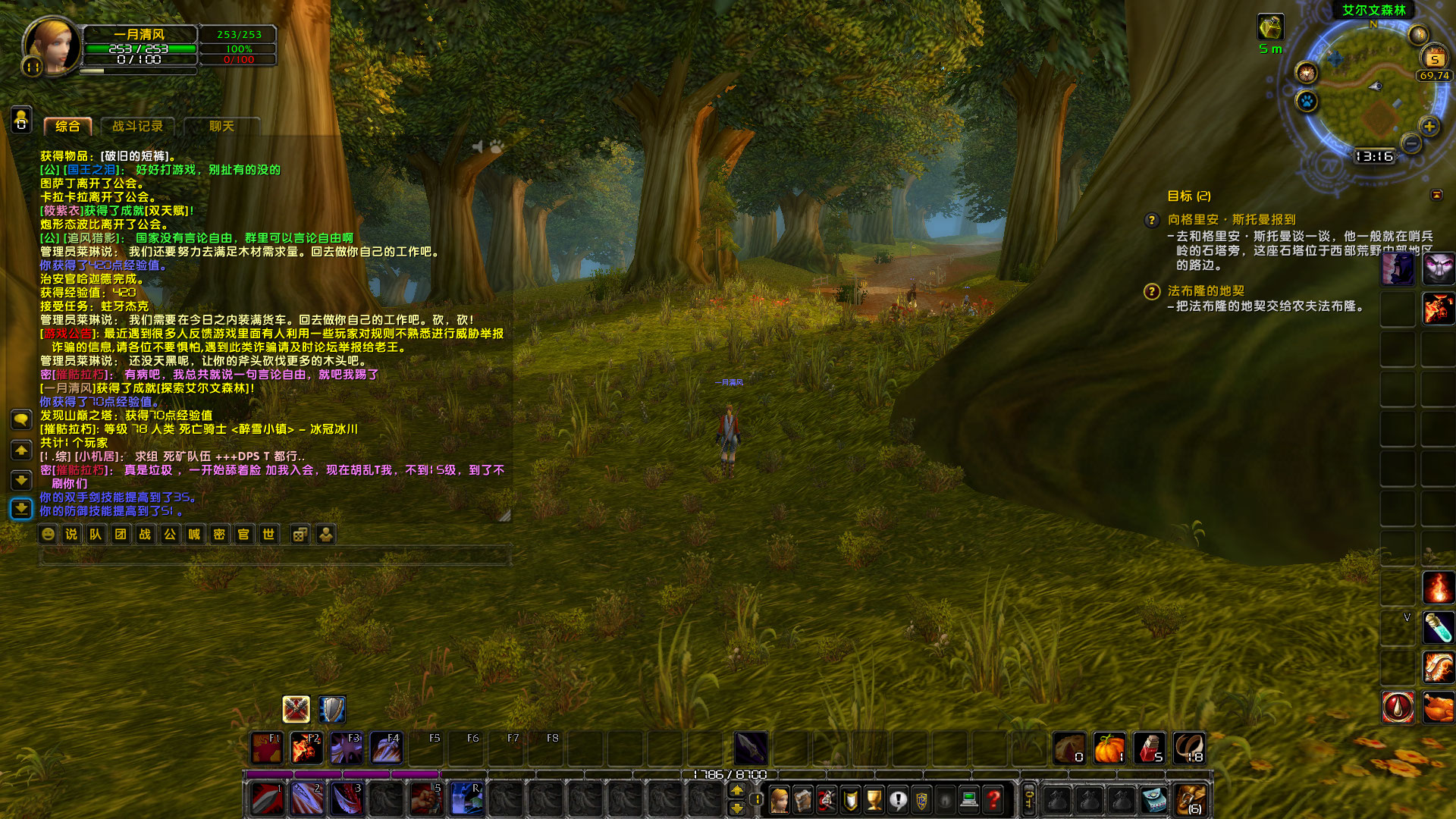Open the game menu computer icon
1456x819 pixels.
coord(969,799)
